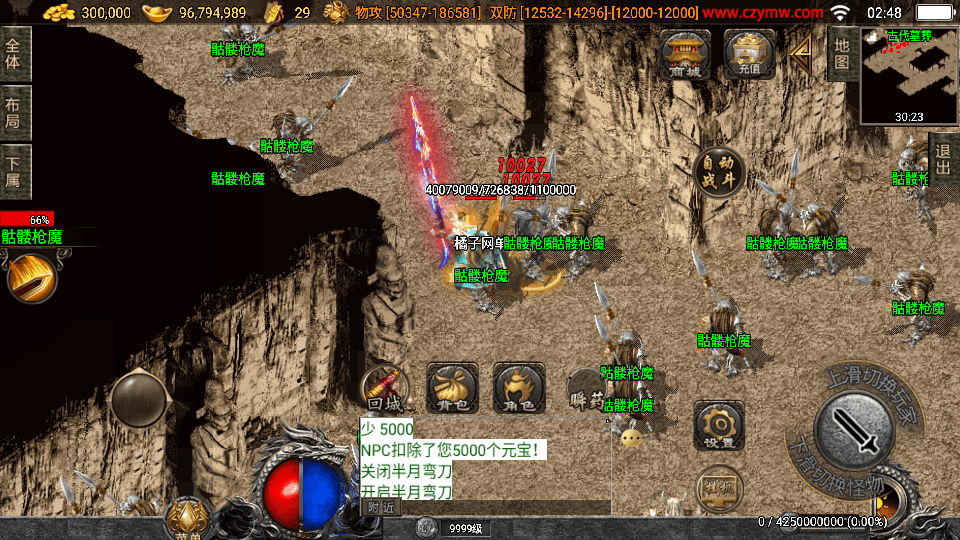960x540 pixels.
Task: Open the 背包 backpack
Action: [x=452, y=388]
